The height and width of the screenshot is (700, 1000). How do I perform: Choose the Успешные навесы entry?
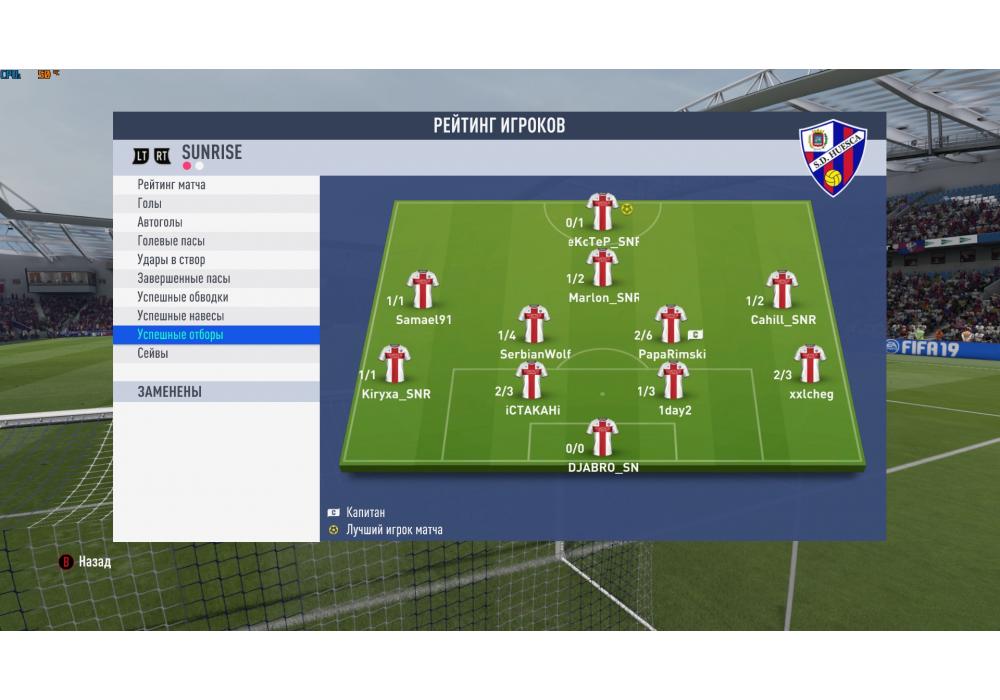(x=181, y=316)
